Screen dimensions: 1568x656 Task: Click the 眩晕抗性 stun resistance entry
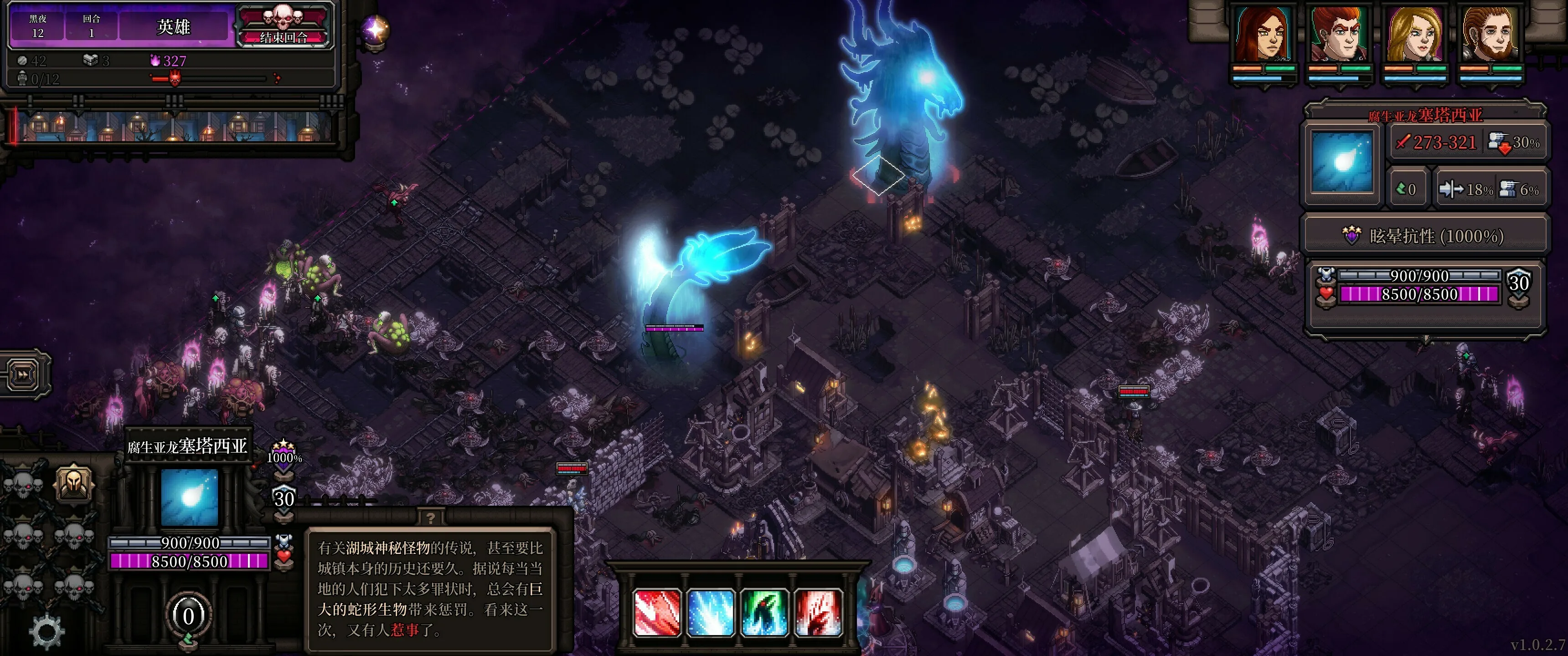(x=1423, y=236)
